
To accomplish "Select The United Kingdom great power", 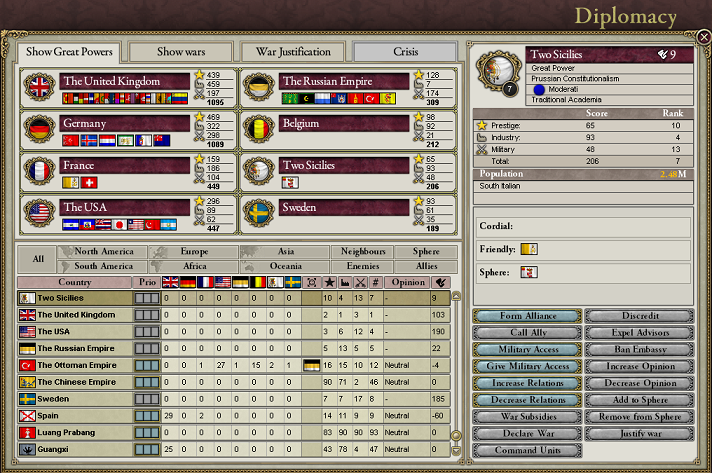I will tap(125, 81).
